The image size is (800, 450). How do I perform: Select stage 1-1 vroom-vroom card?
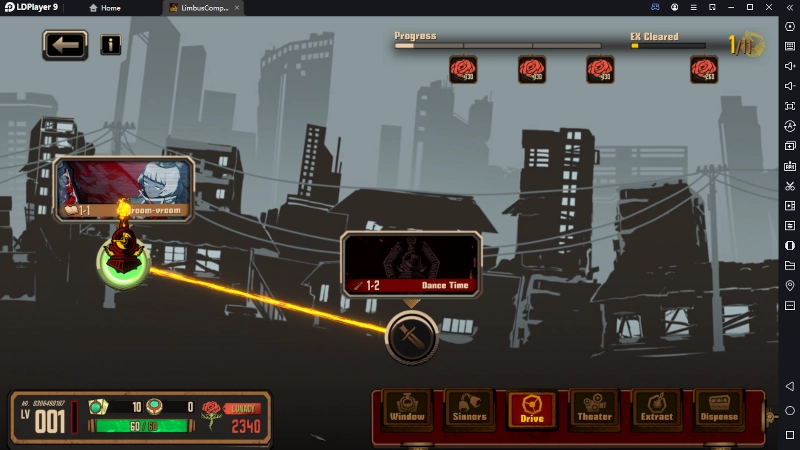point(123,188)
